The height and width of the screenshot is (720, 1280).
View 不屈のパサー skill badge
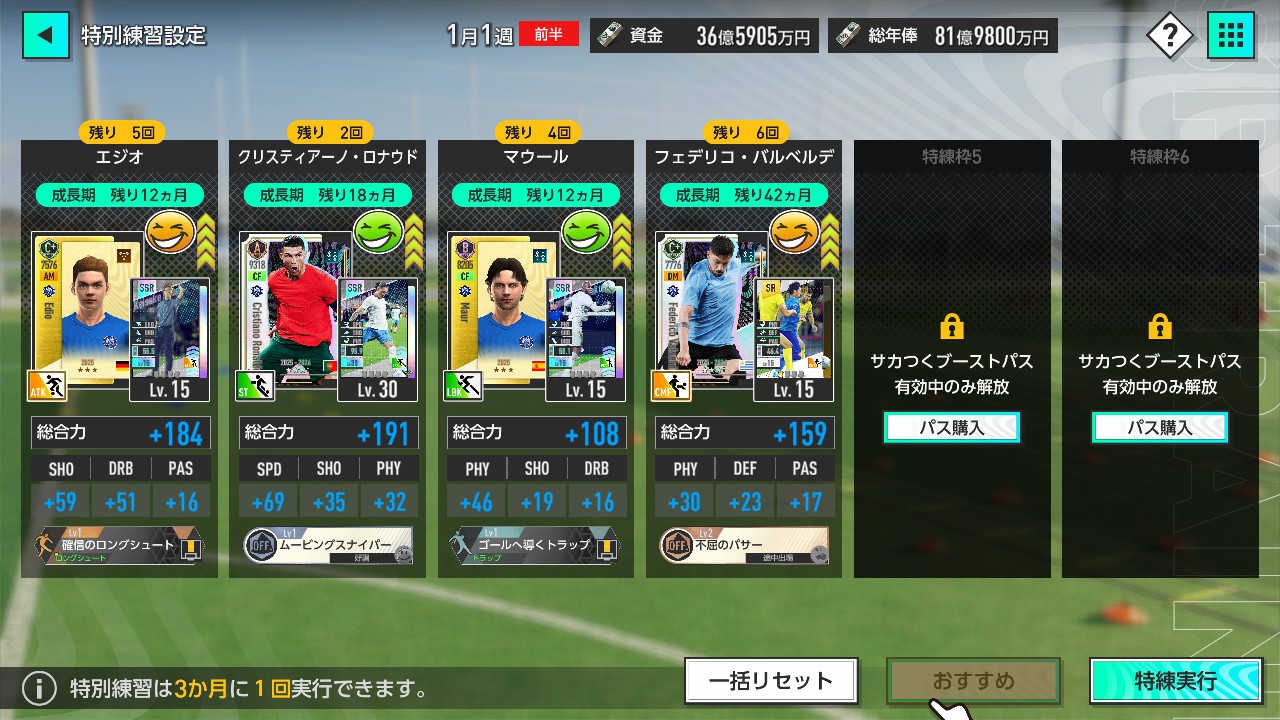point(744,546)
